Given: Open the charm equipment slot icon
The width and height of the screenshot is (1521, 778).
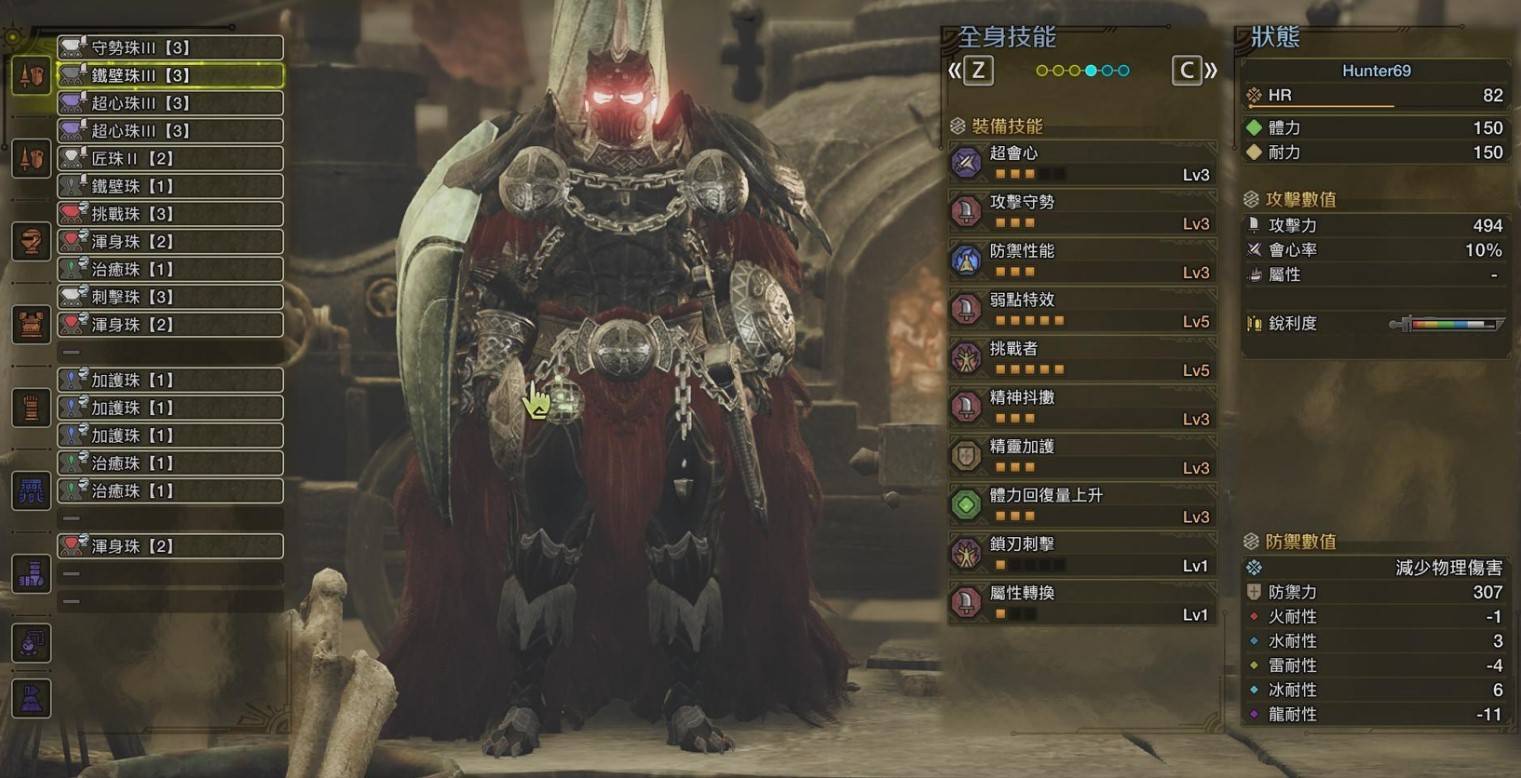Looking at the screenshot, I should click(31, 642).
